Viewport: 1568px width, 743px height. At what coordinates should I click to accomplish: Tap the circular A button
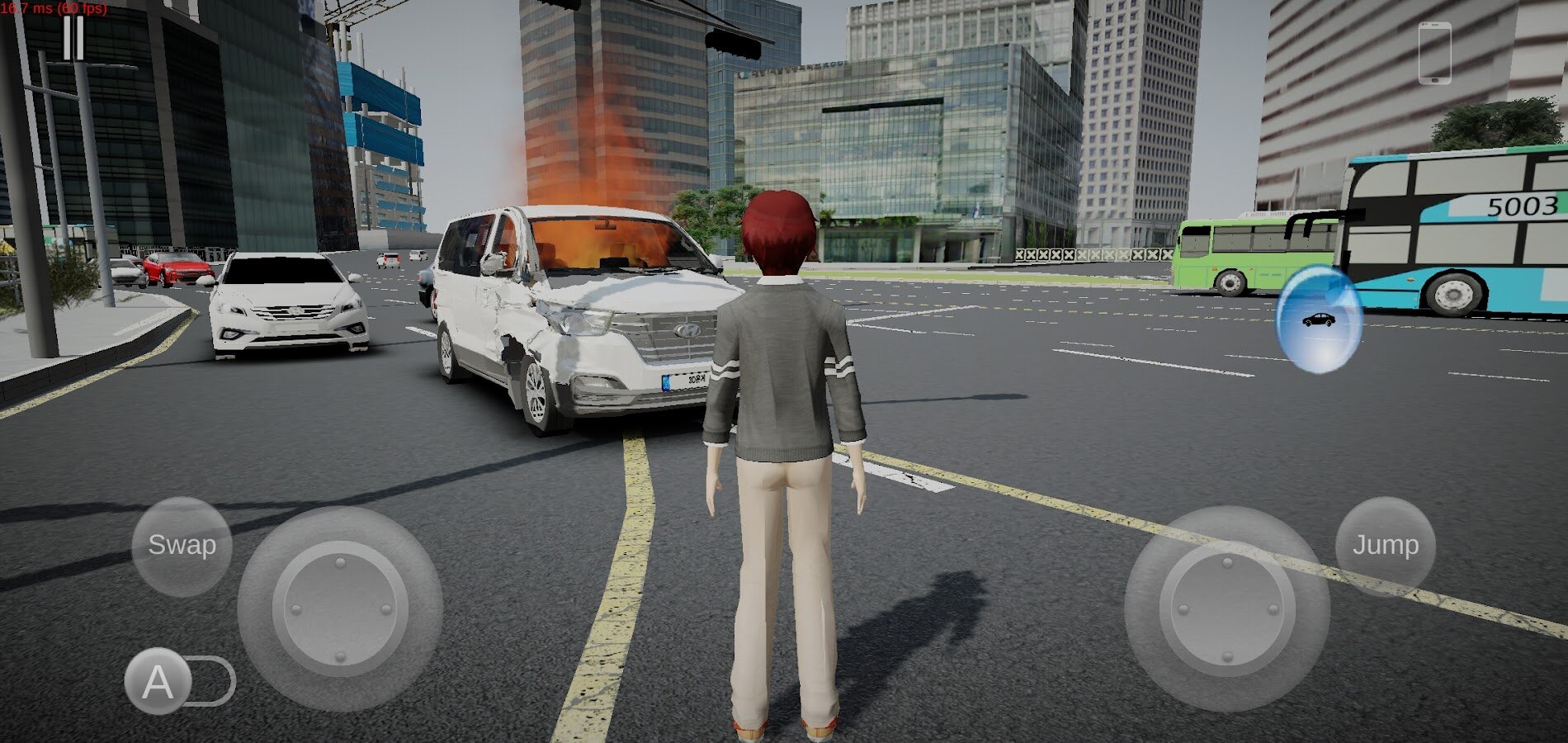point(158,681)
